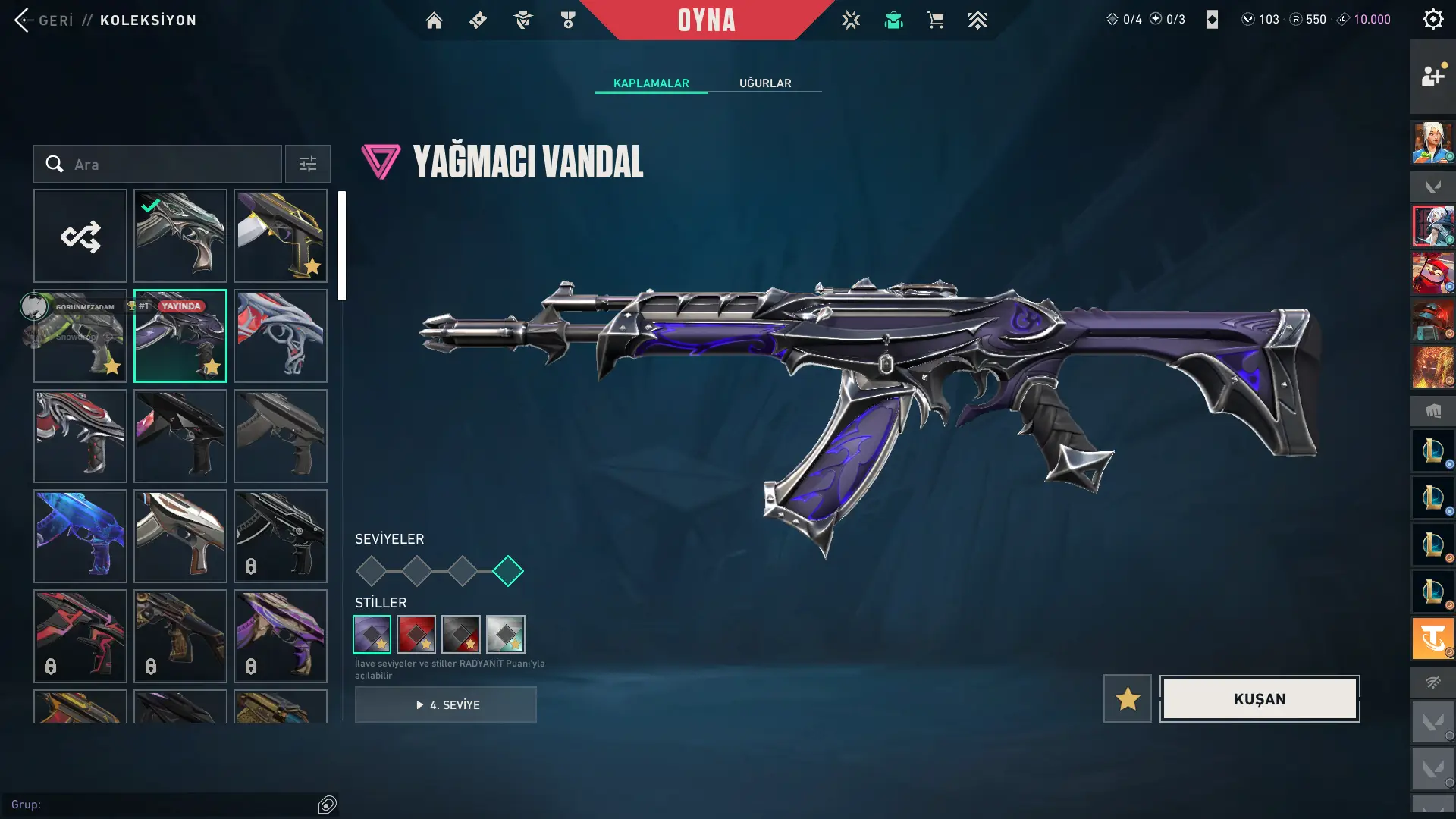Select the KAPLAMALAR tab
This screenshot has width=1456, height=819.
651,83
